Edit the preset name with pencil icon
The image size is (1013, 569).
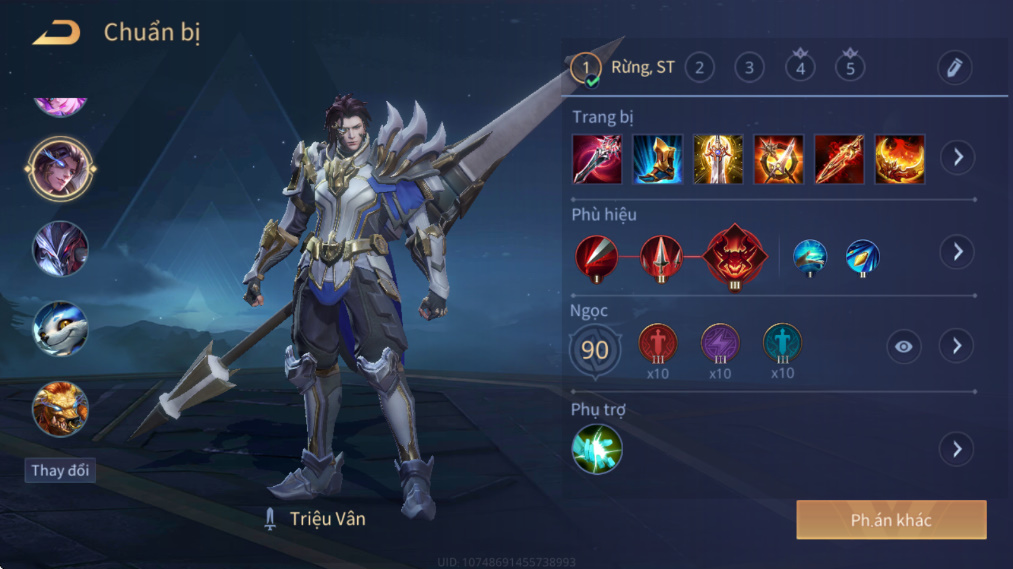[x=955, y=68]
